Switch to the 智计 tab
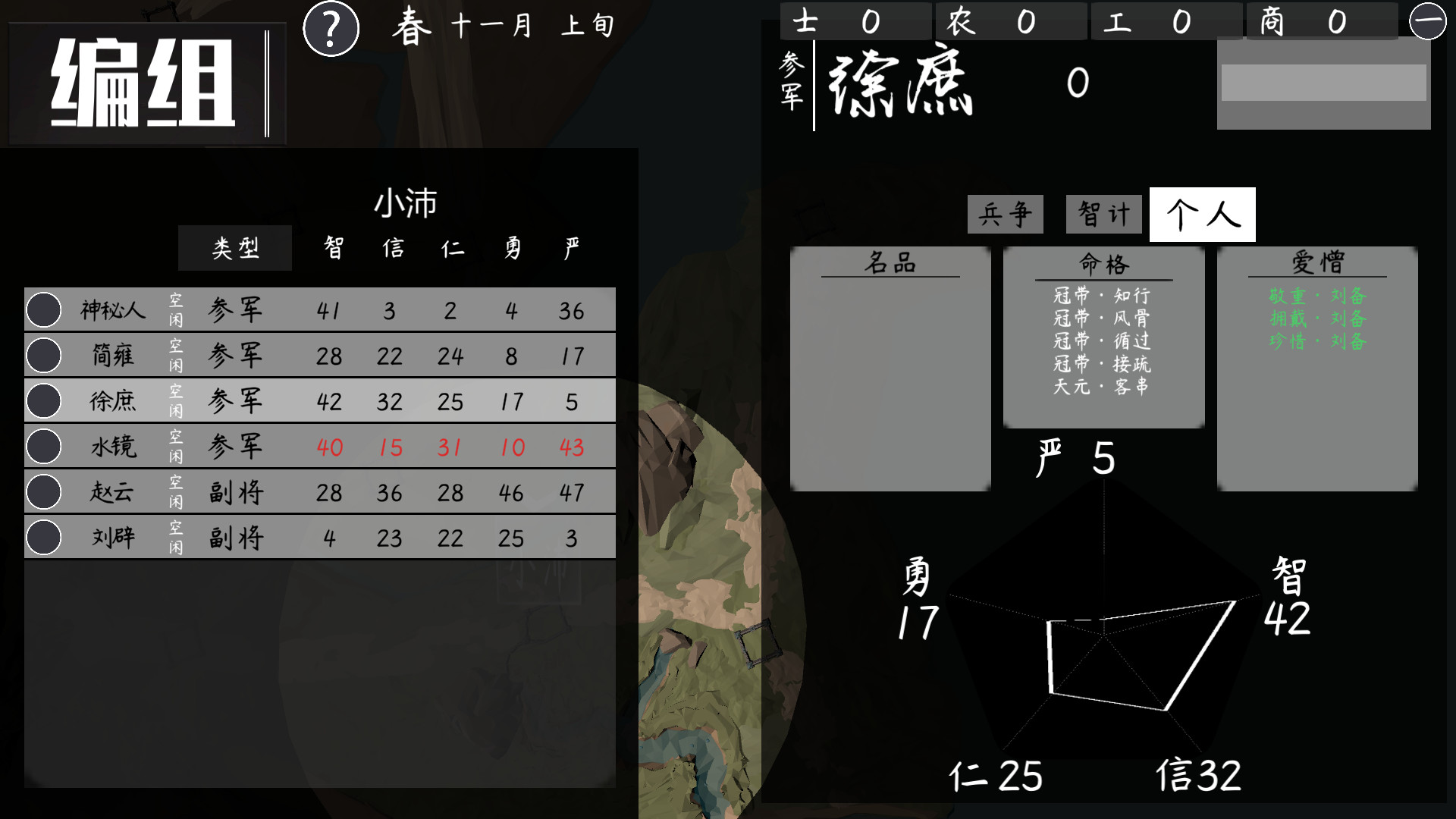This screenshot has height=819, width=1456. 1103,214
